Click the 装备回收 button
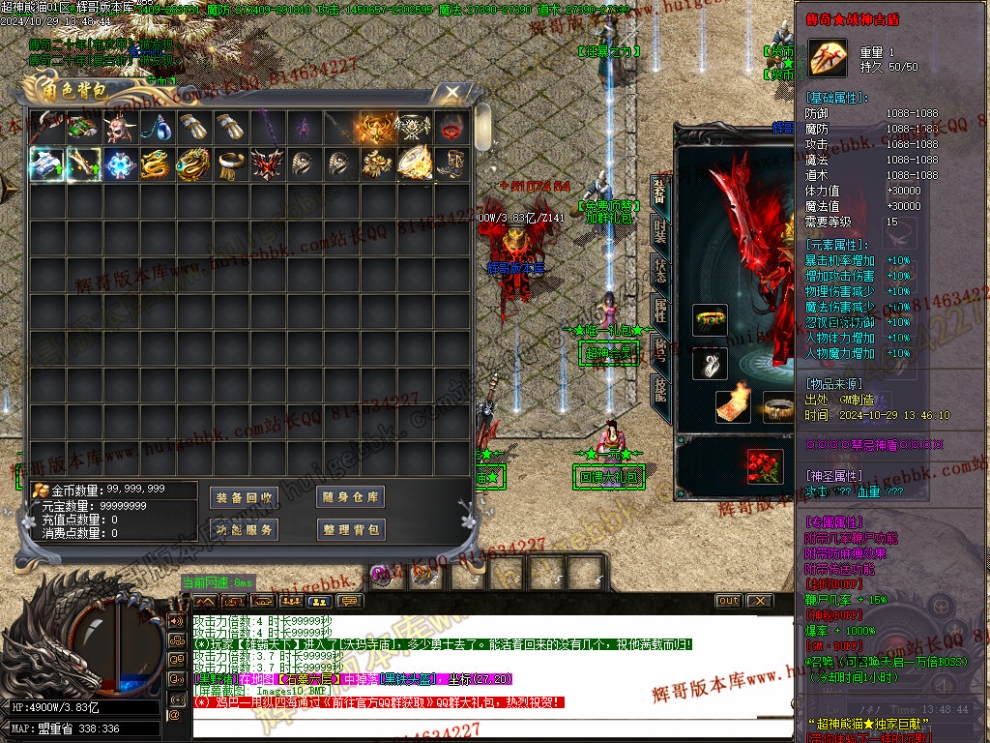 coord(245,497)
